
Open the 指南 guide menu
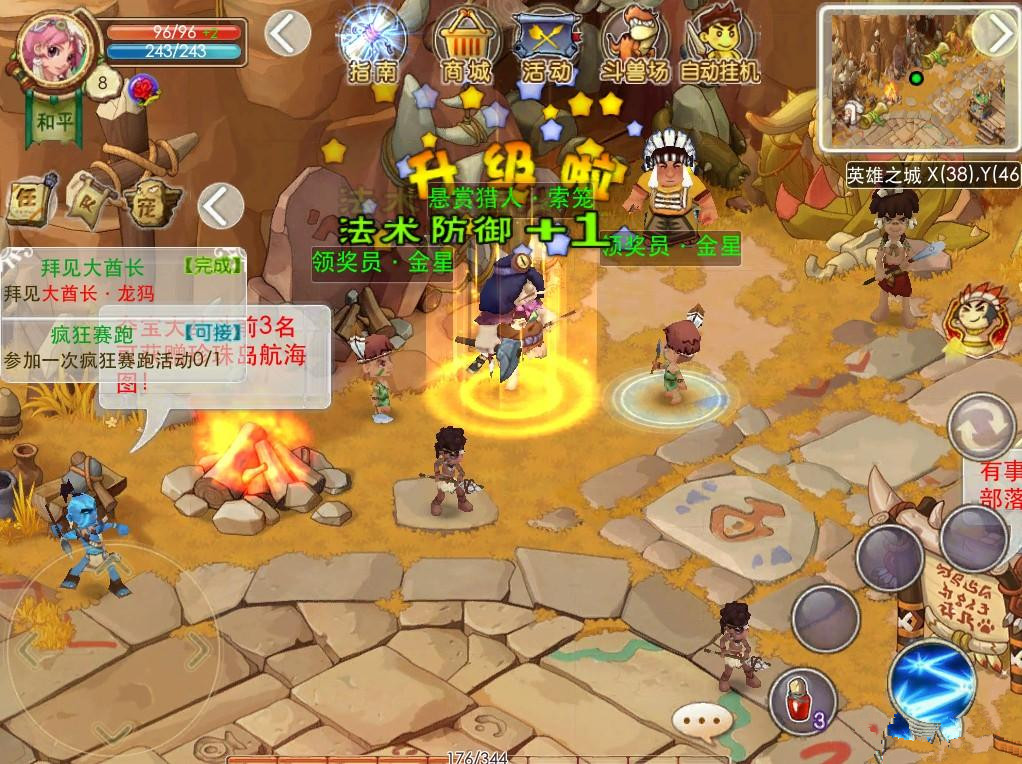[373, 44]
